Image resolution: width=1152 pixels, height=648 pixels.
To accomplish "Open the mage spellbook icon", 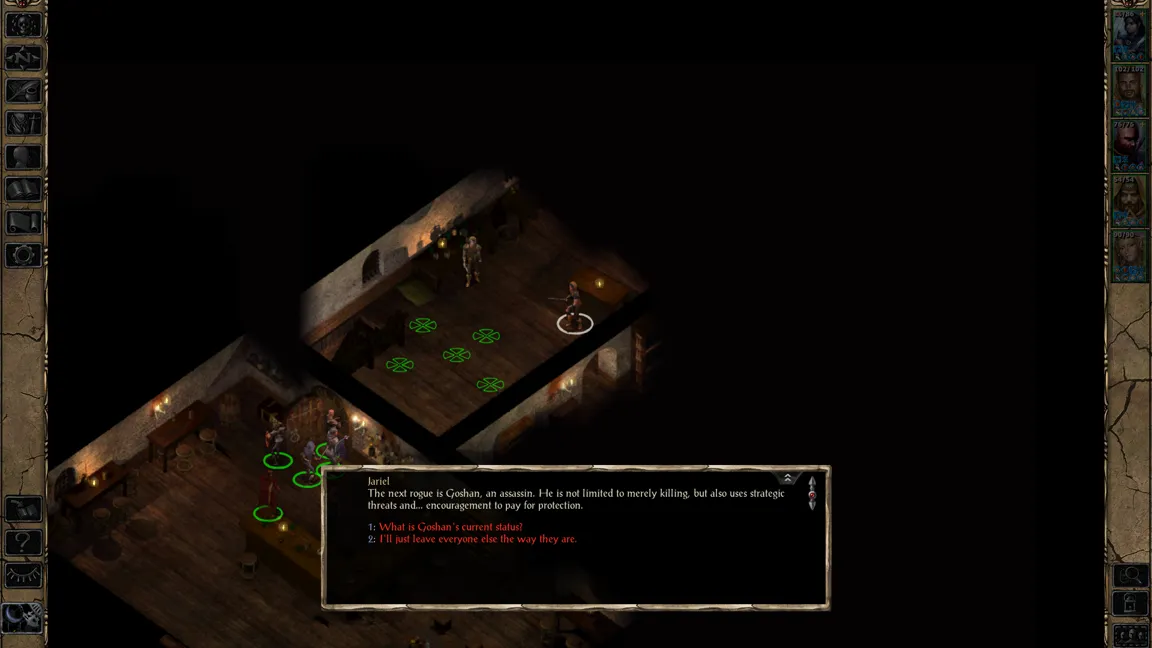I will (x=24, y=189).
